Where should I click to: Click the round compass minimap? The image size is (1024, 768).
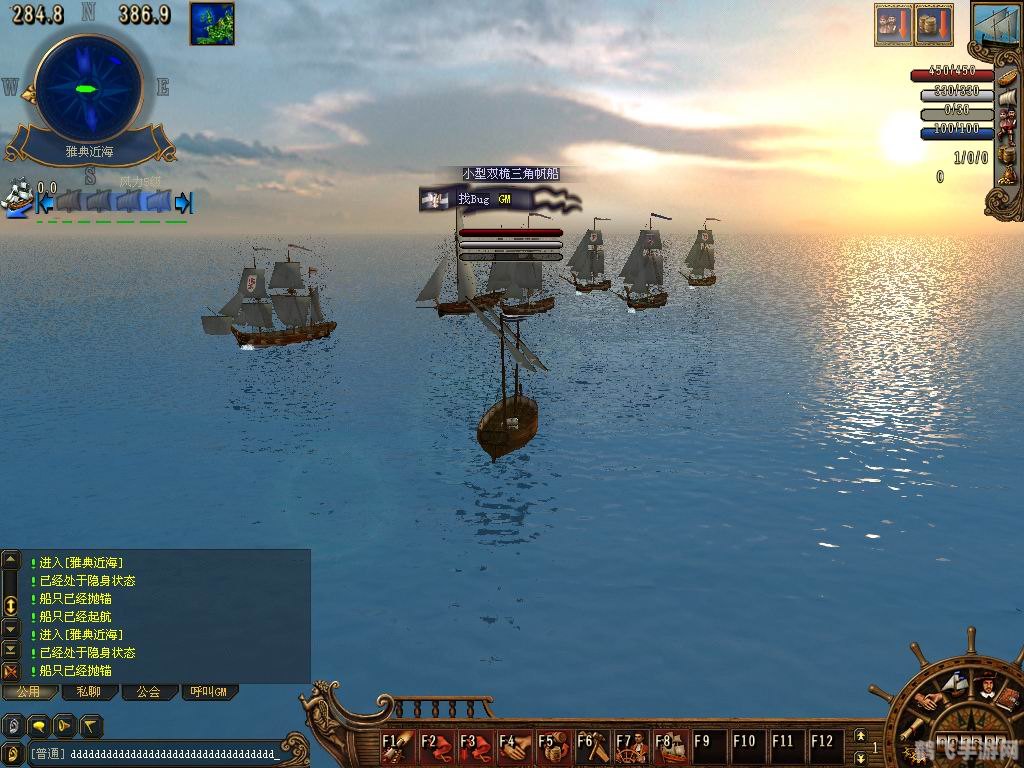click(x=88, y=88)
